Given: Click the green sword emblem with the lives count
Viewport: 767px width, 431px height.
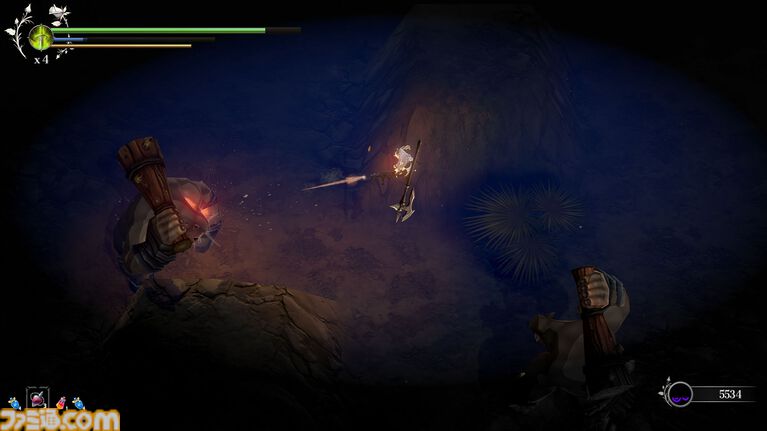Looking at the screenshot, I should pos(41,38).
